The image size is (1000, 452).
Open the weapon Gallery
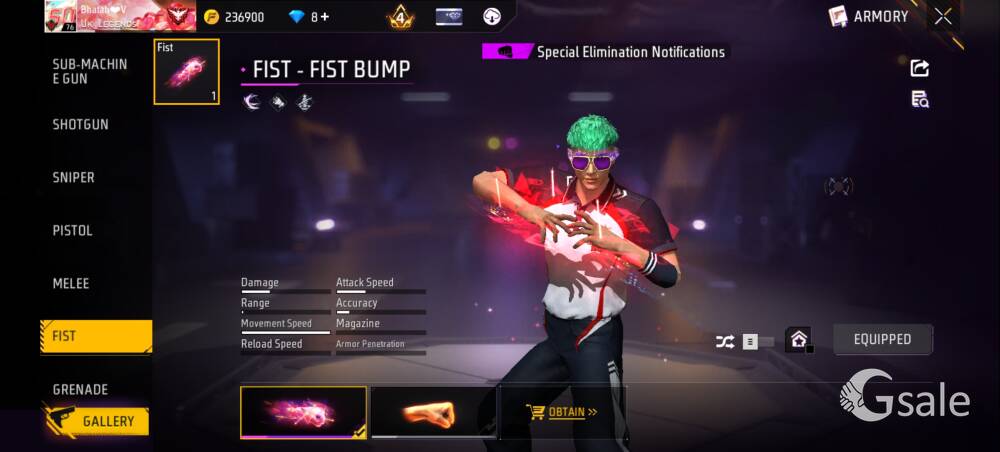click(96, 421)
